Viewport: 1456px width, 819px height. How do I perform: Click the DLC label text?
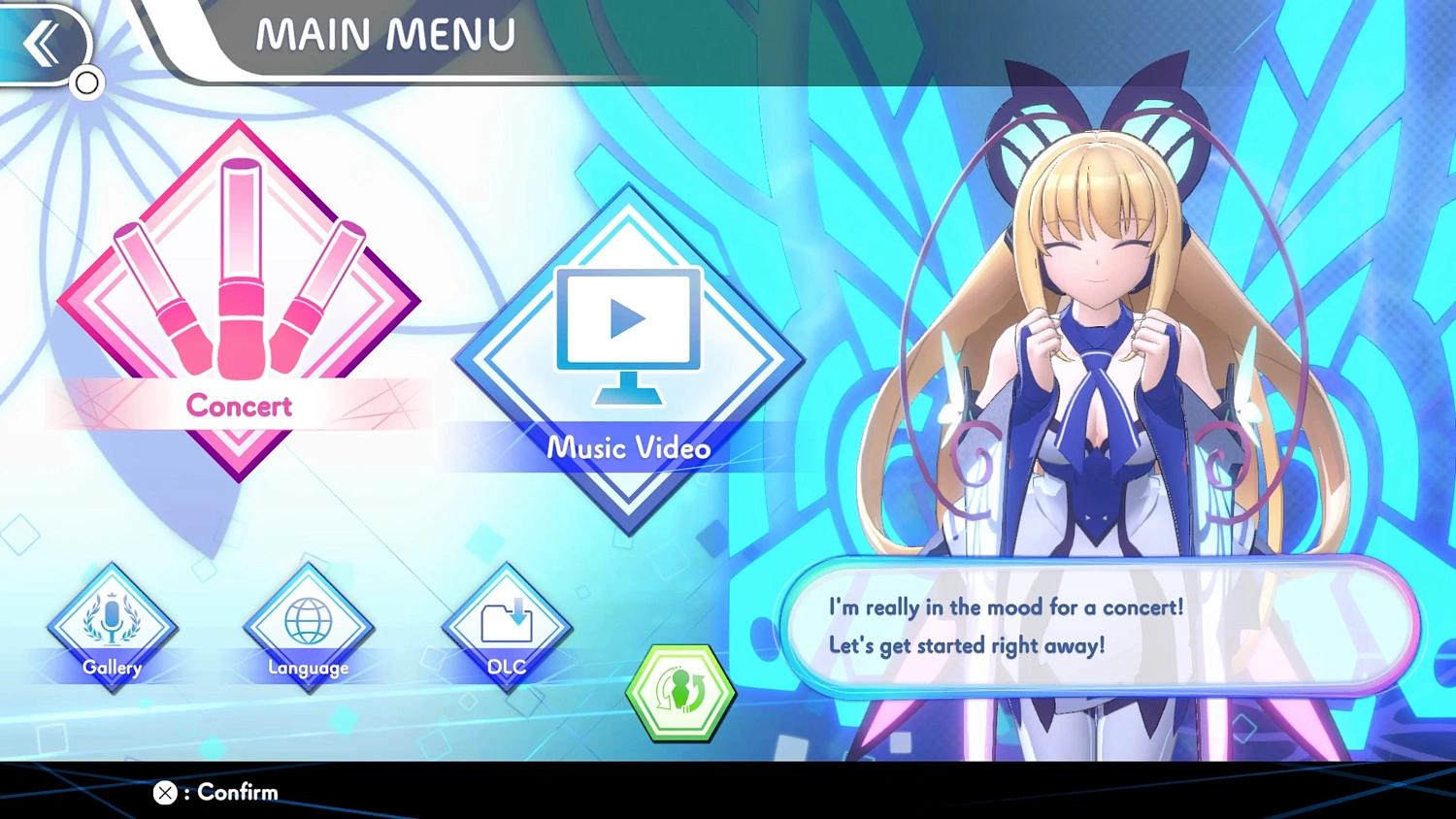(x=506, y=667)
